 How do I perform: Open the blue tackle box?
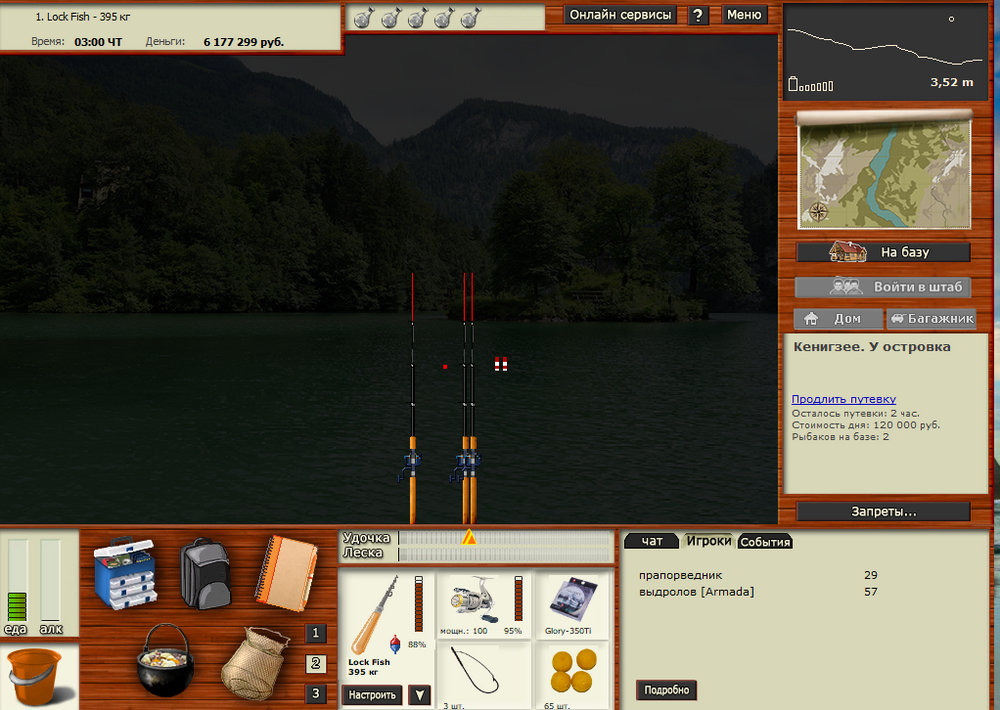[x=124, y=574]
